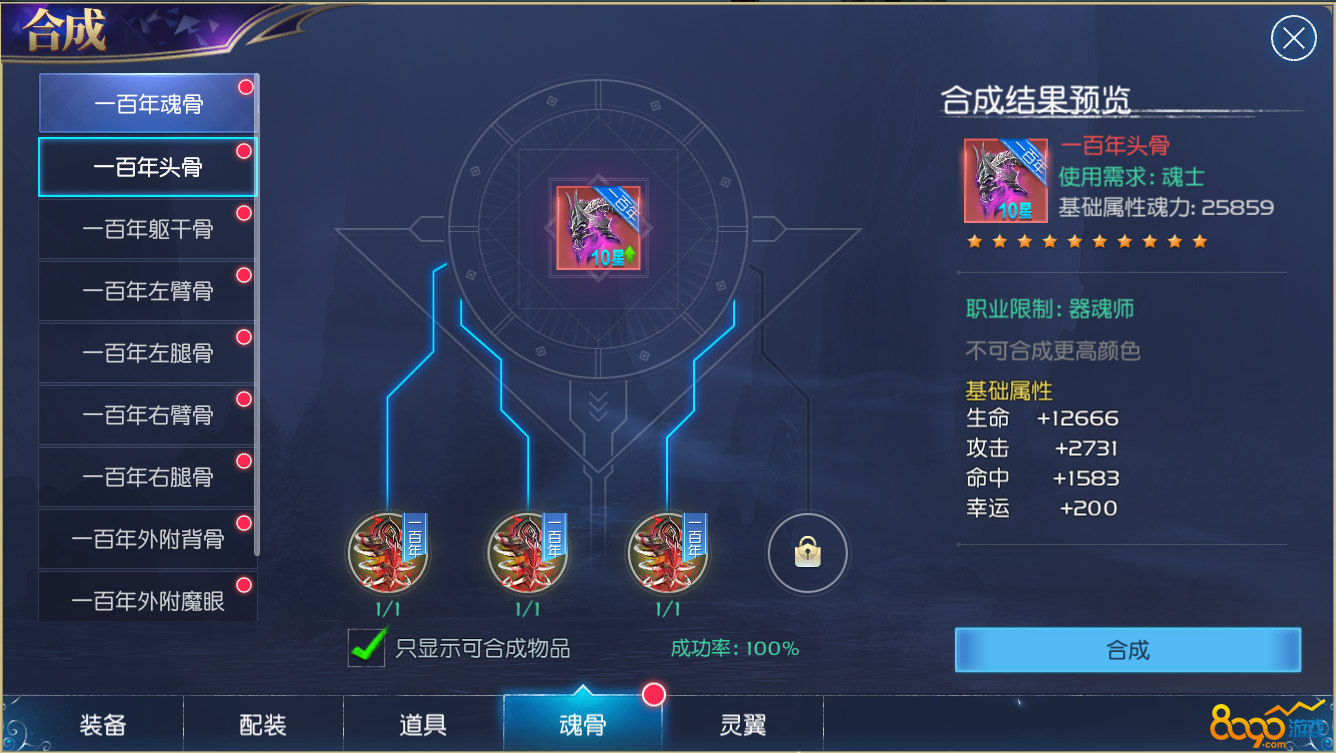This screenshot has width=1336, height=753.
Task: Click the lock icon next to materials
Action: 807,553
